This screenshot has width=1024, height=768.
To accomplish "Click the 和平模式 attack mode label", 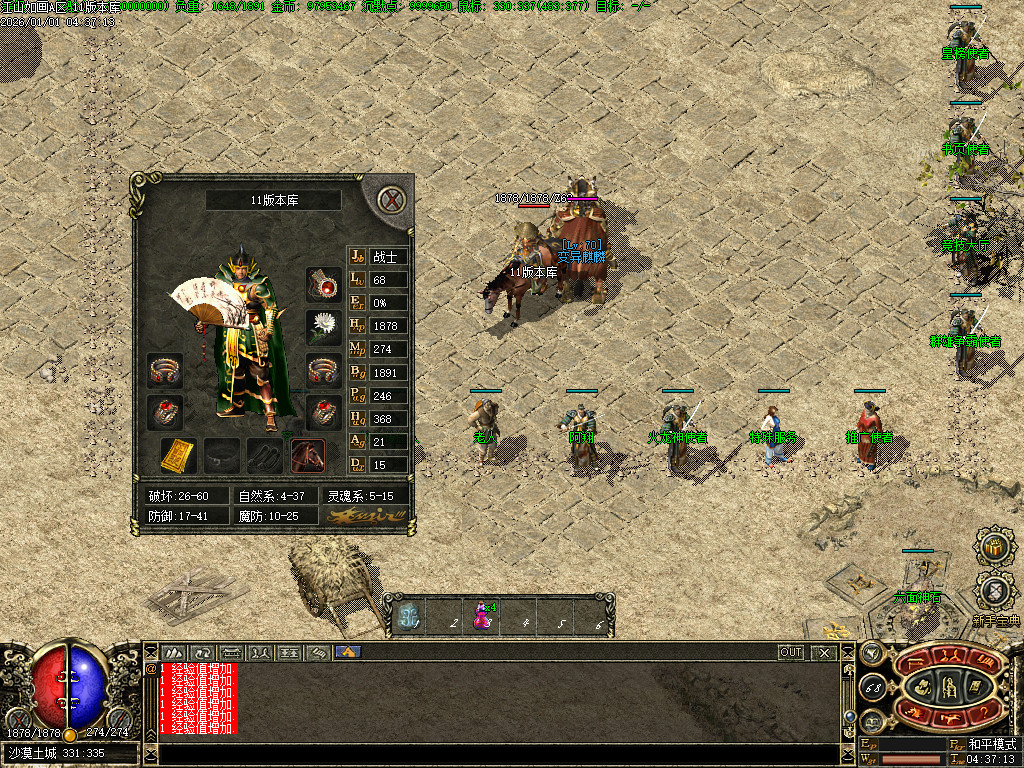I will point(991,745).
